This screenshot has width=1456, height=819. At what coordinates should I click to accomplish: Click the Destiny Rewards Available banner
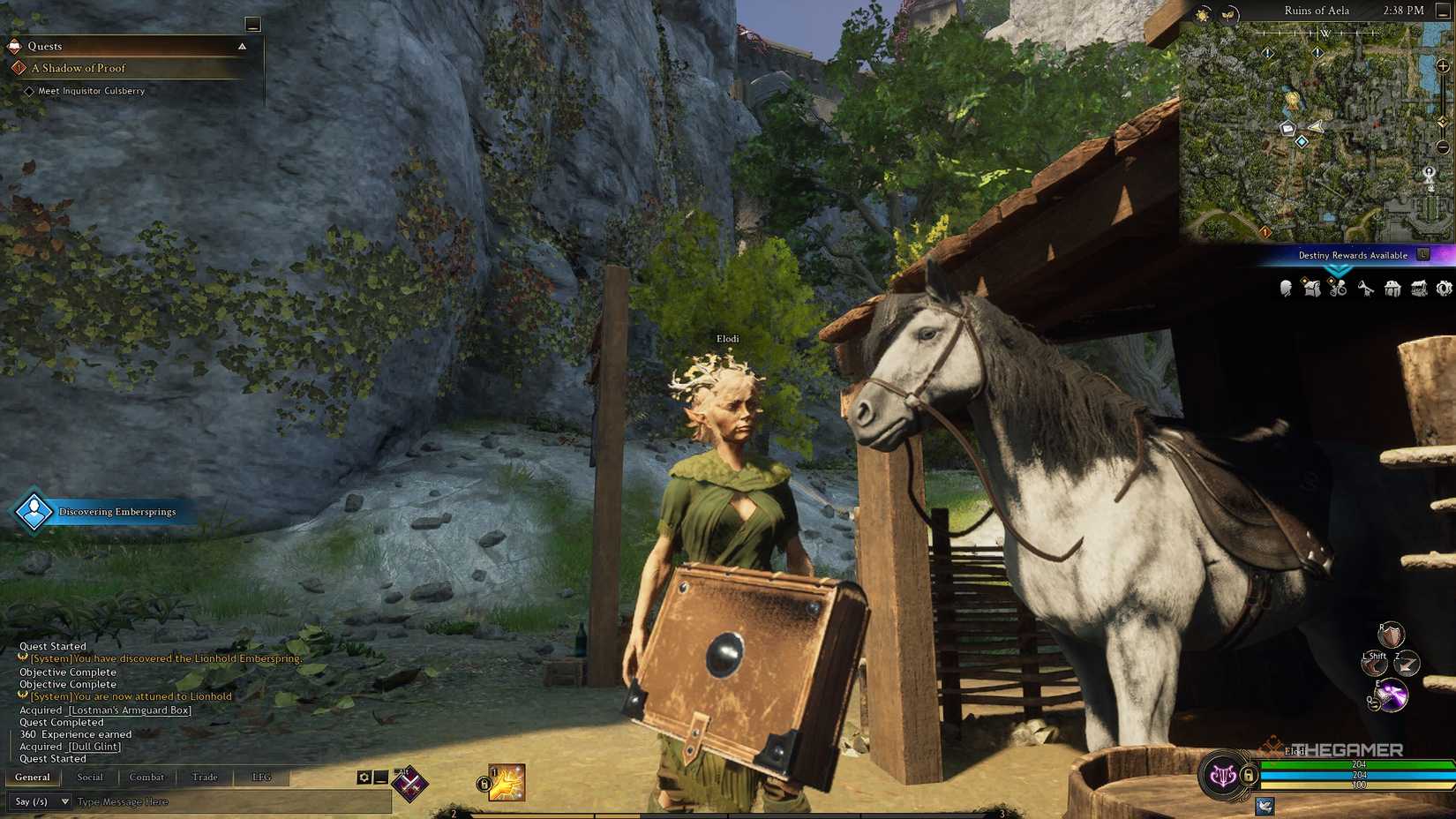[x=1355, y=254]
